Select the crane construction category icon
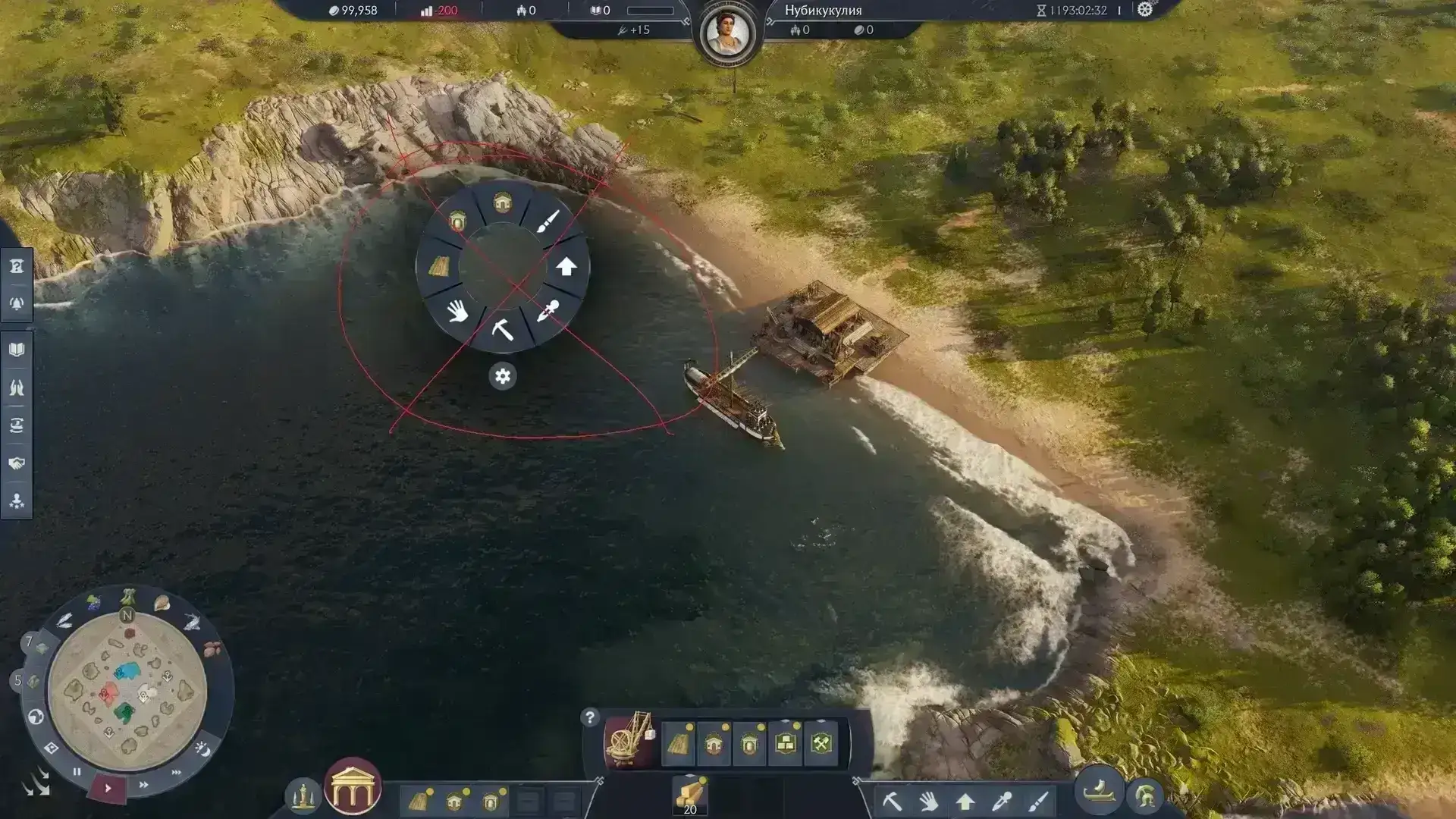 (x=629, y=739)
